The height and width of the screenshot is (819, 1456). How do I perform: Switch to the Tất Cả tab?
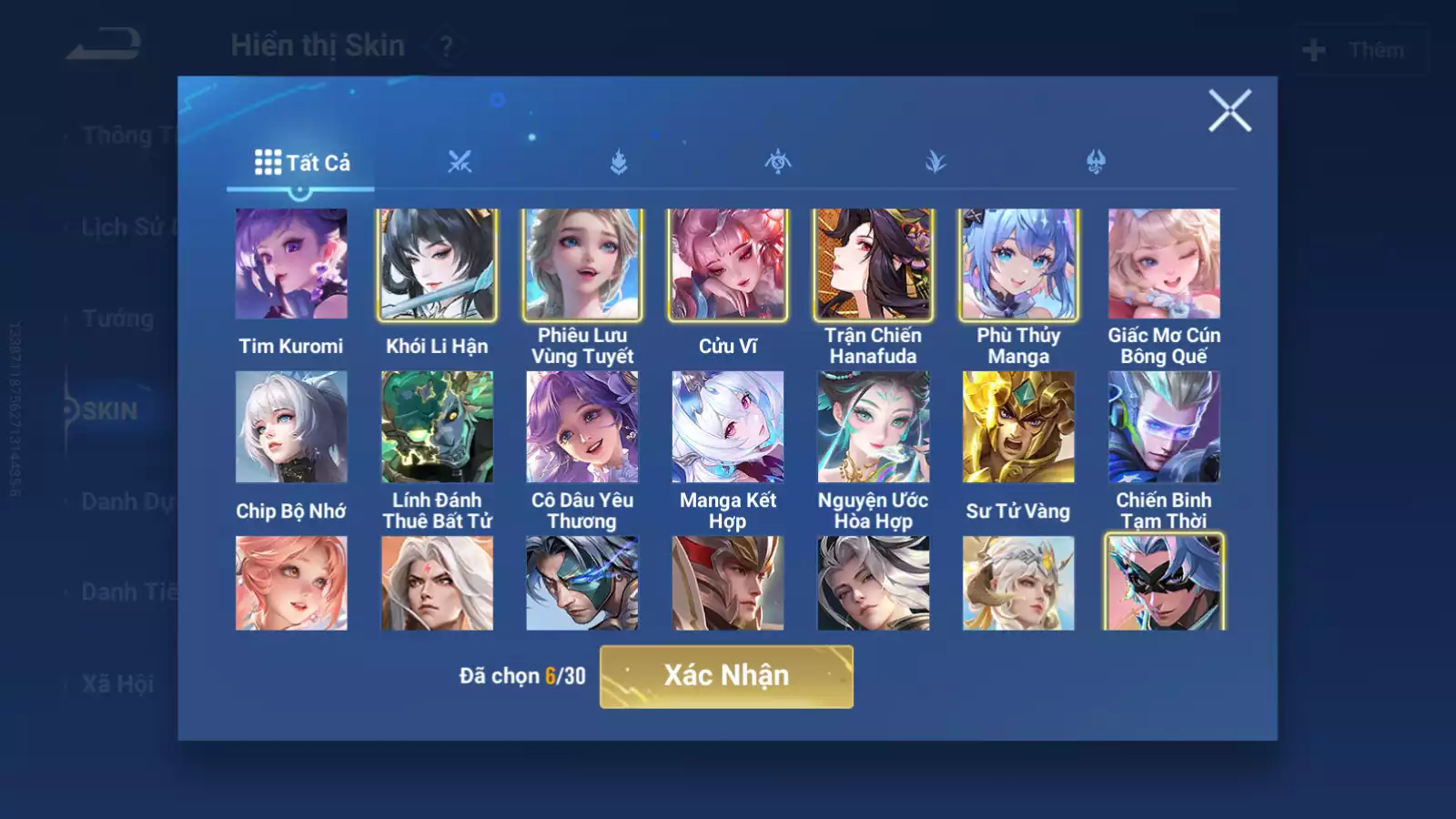click(301, 163)
